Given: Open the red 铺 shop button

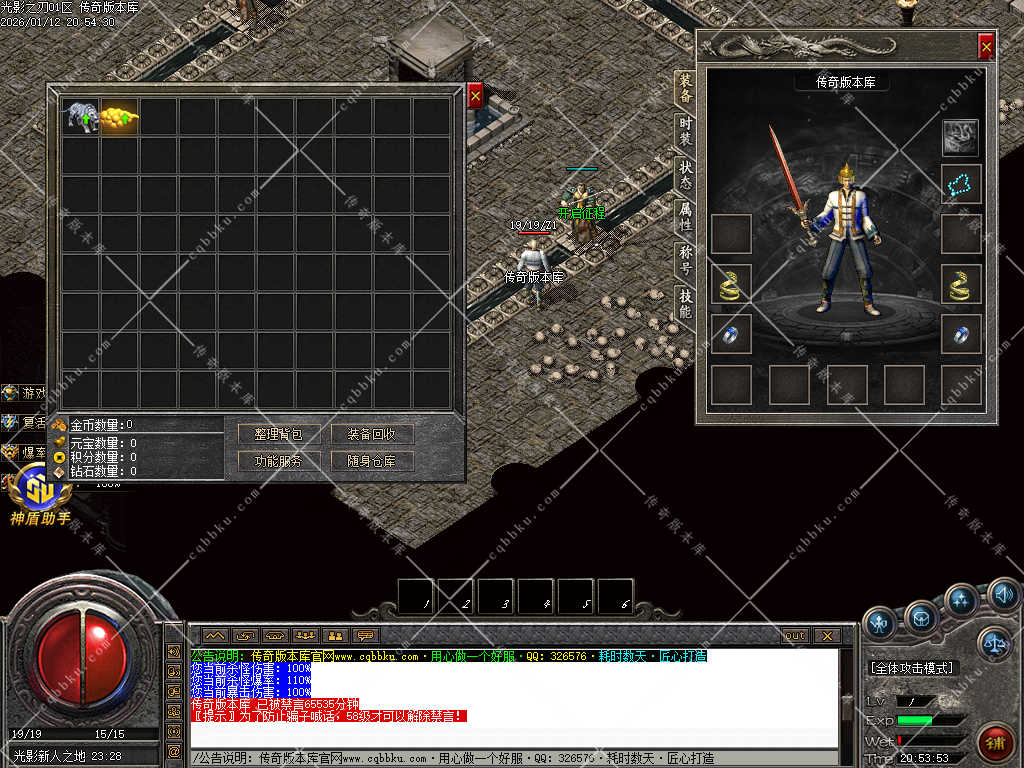Looking at the screenshot, I should 995,741.
